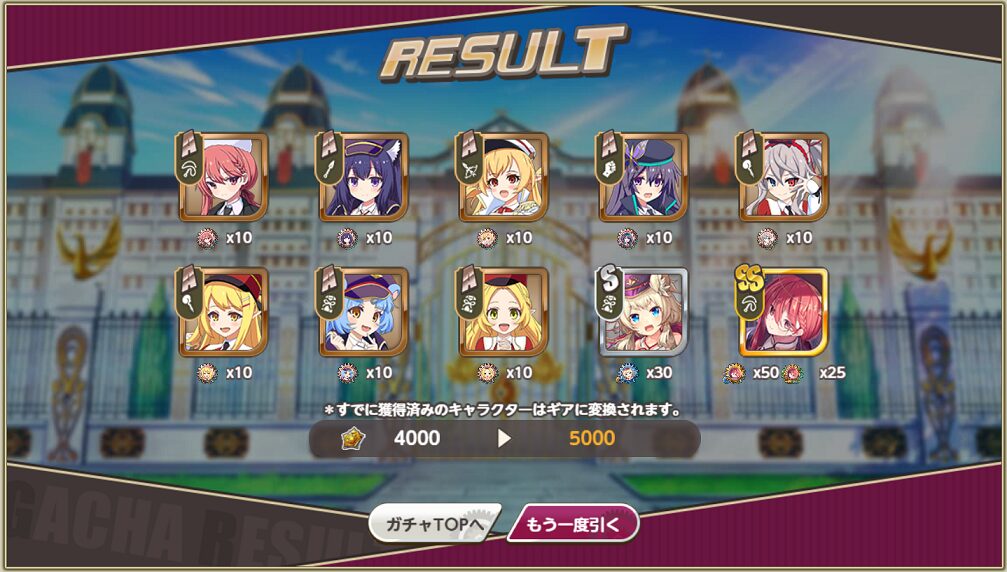This screenshot has width=1007, height=572.
Task: View the blonde green-eyed character card
Action: pos(503,312)
